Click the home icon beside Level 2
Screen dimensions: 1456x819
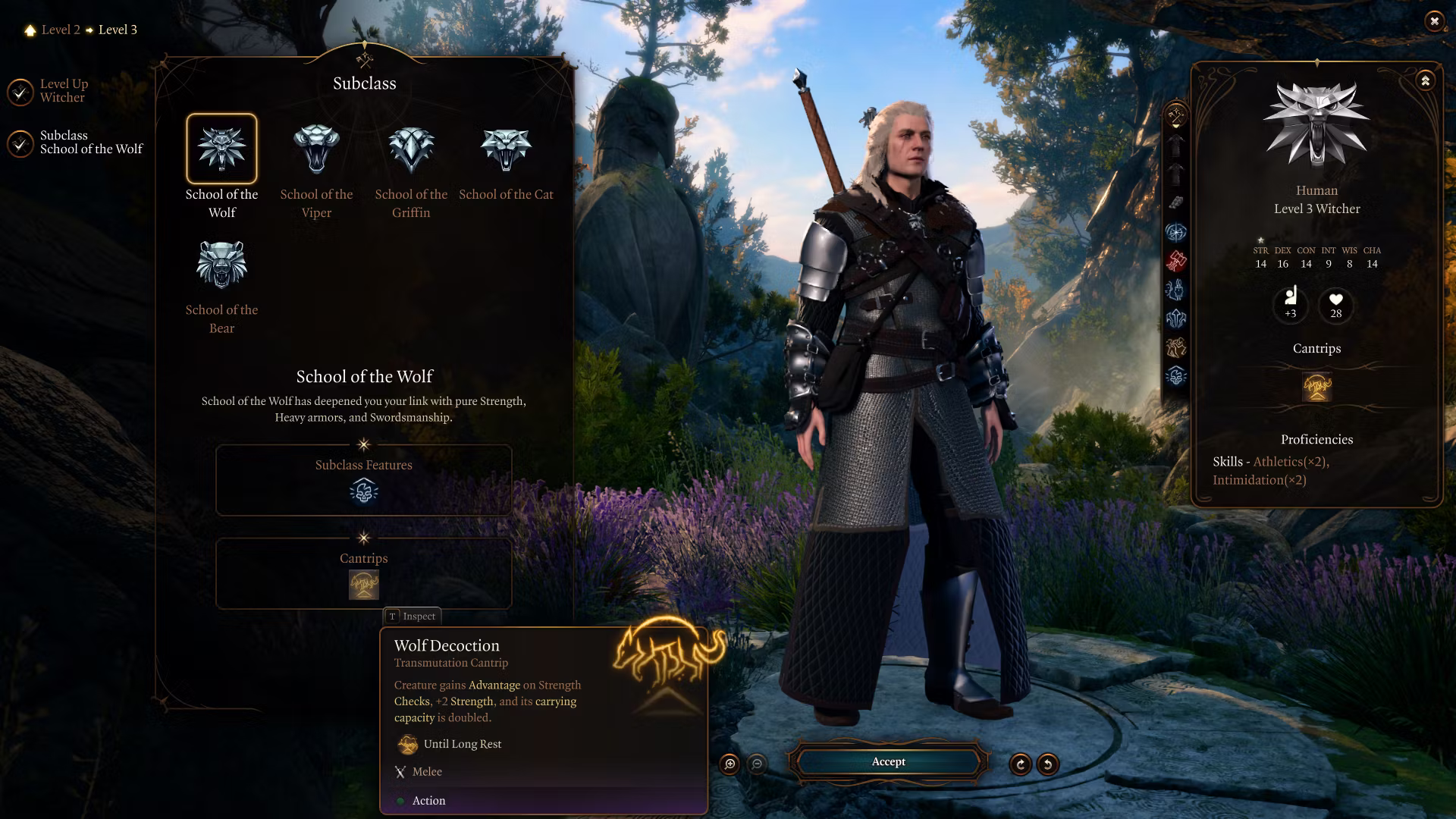30,30
